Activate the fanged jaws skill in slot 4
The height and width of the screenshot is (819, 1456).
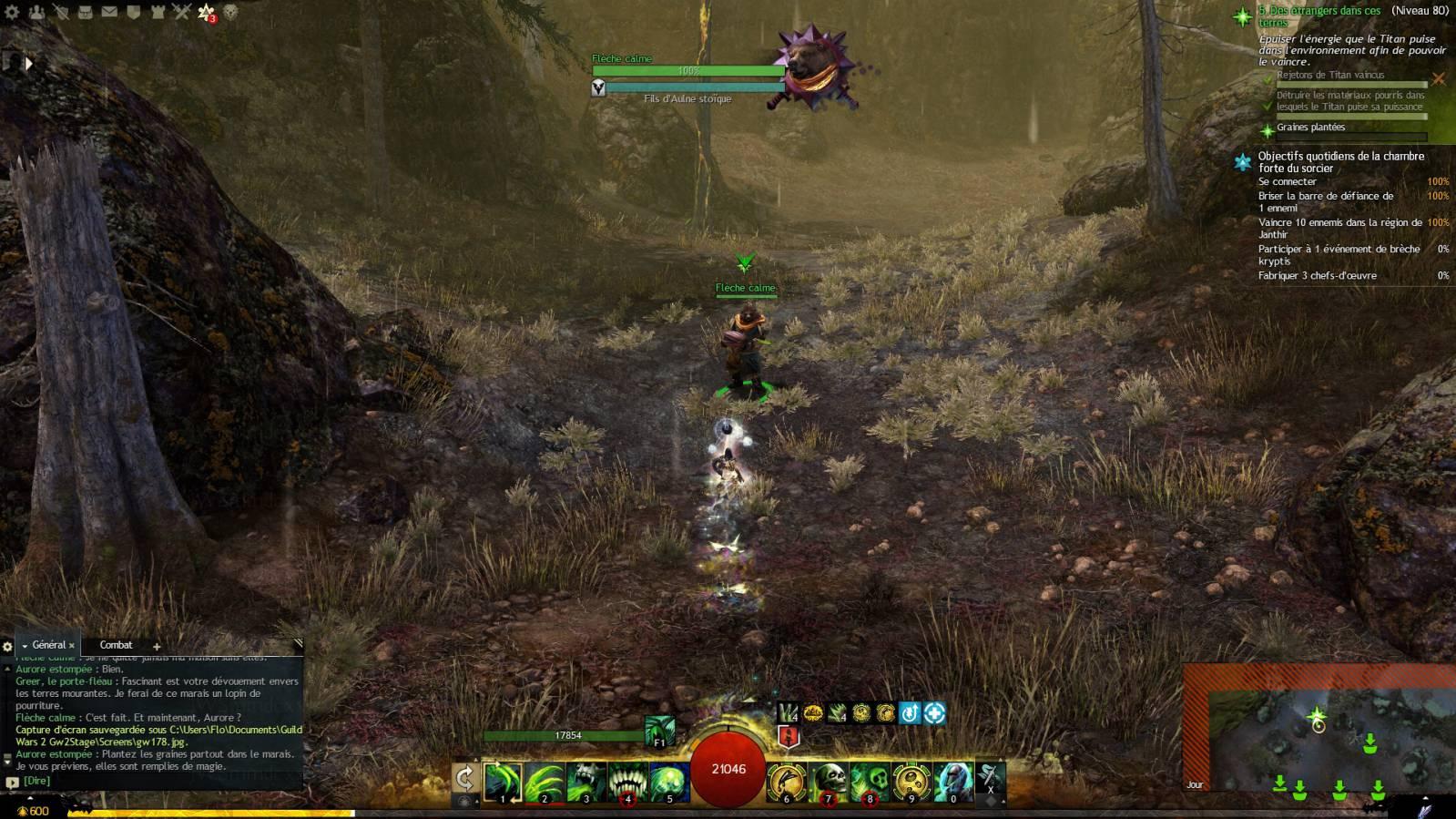coord(627,782)
